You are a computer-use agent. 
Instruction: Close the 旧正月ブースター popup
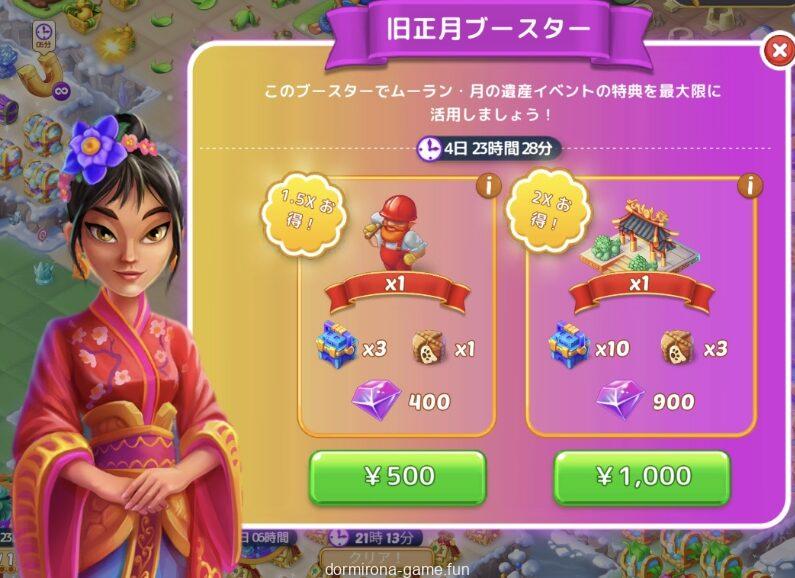tap(778, 51)
